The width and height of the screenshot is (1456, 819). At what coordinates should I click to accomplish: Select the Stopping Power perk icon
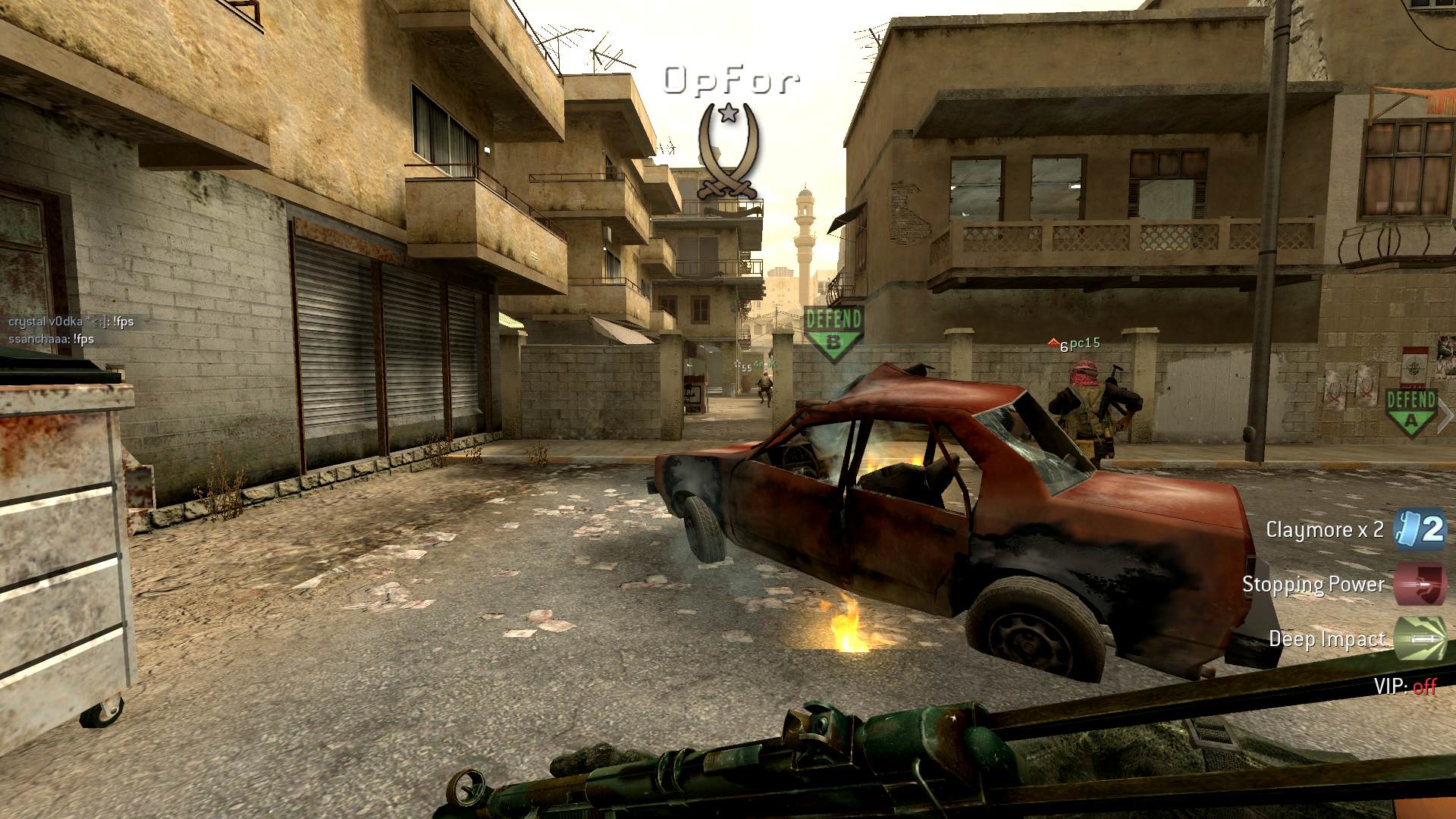pos(1420,584)
